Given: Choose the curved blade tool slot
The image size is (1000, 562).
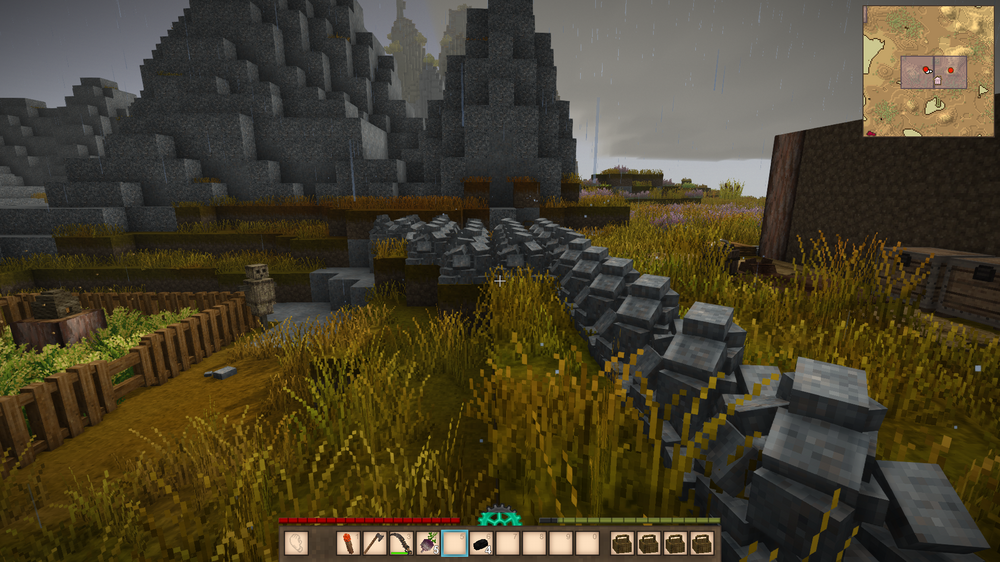Looking at the screenshot, I should tap(401, 543).
